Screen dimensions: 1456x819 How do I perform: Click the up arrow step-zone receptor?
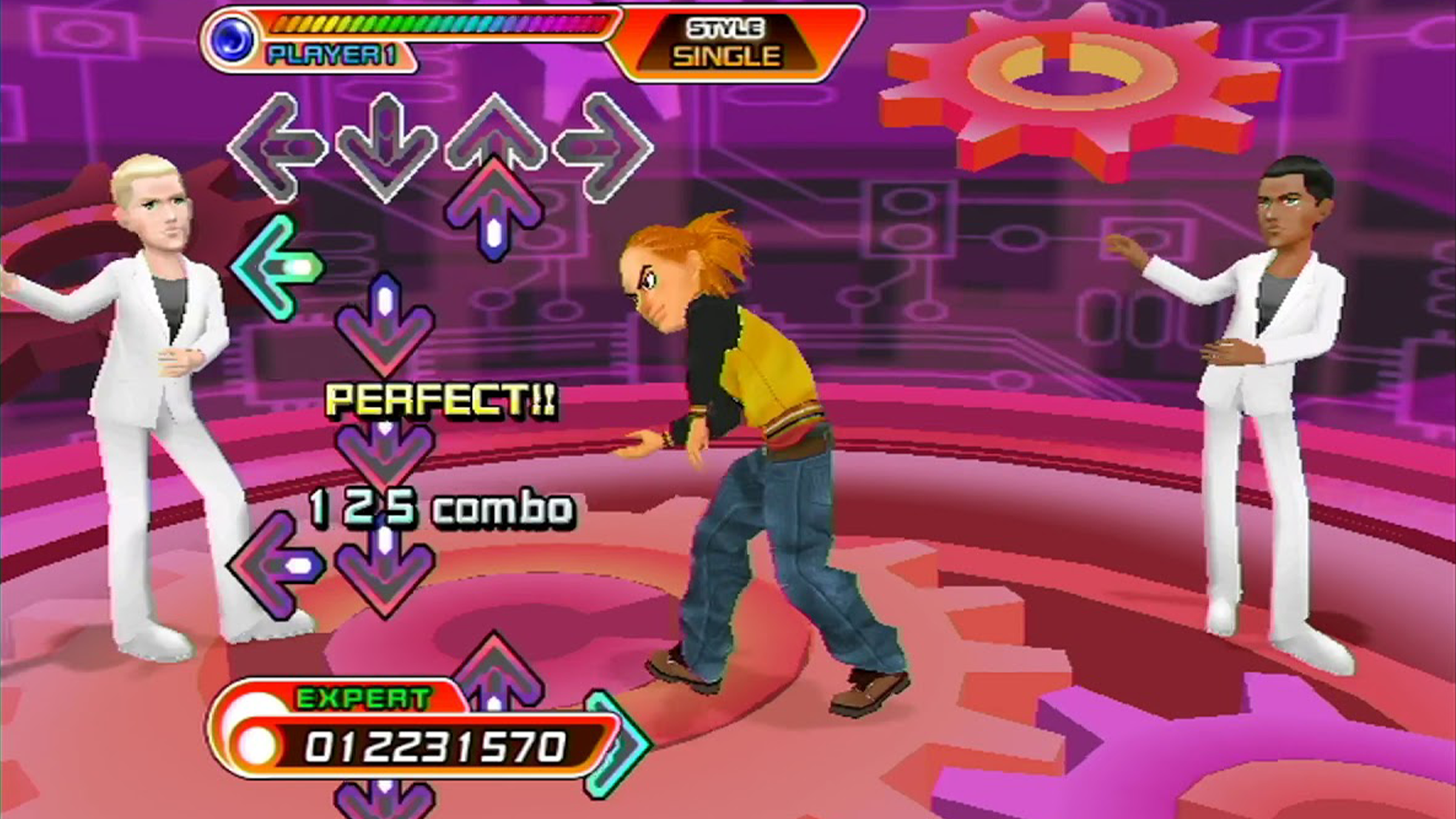click(495, 135)
